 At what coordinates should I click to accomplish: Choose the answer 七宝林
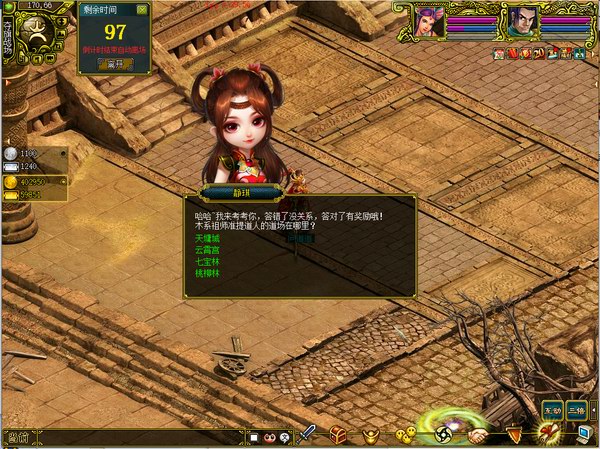pyautogui.click(x=205, y=261)
